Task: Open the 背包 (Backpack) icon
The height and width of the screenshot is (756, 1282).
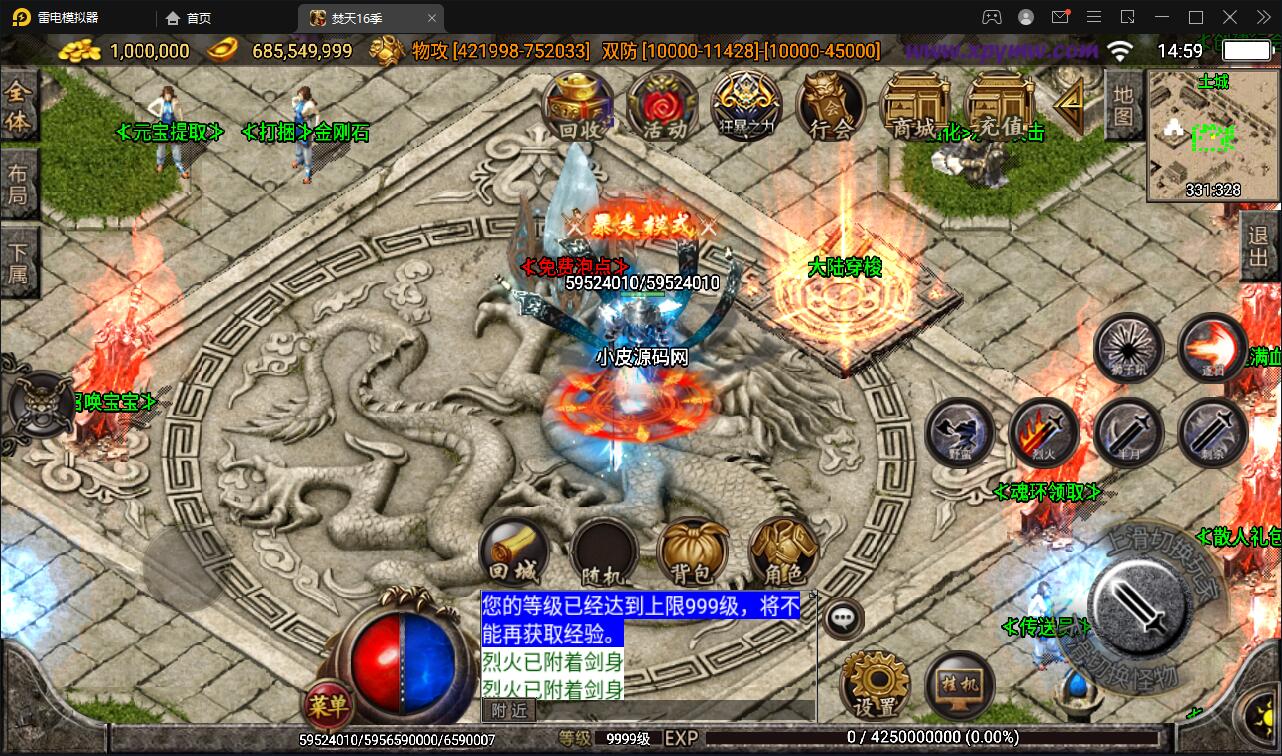Action: tap(693, 549)
